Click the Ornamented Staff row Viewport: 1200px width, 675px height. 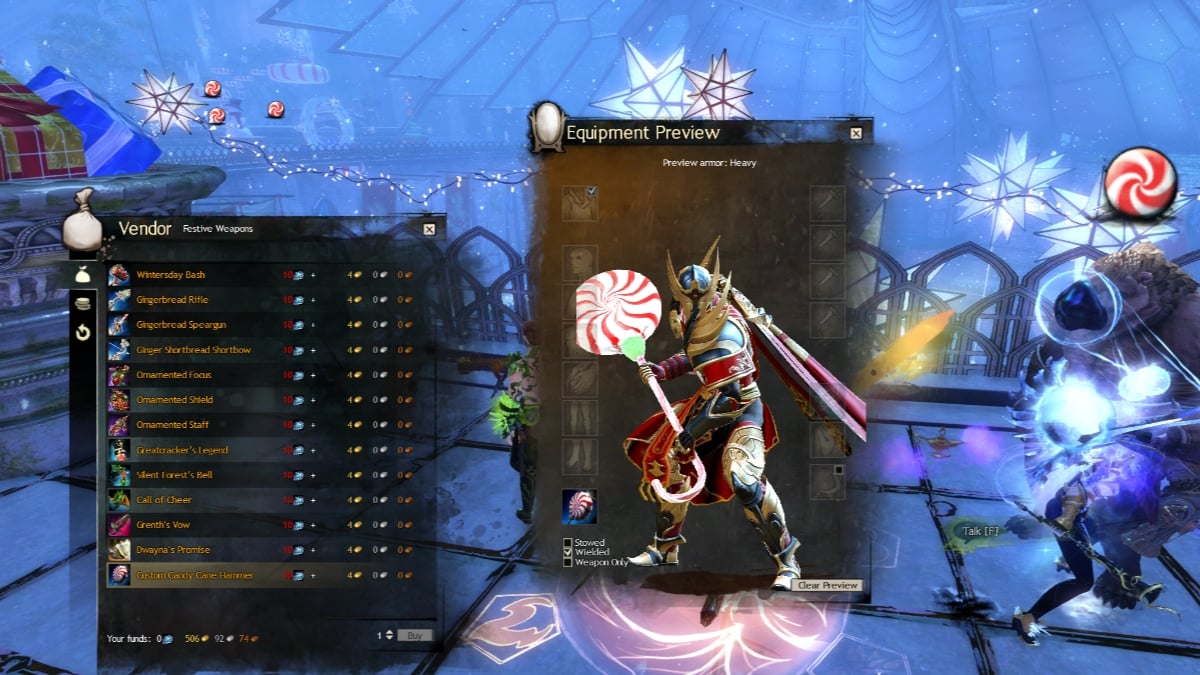tap(173, 425)
